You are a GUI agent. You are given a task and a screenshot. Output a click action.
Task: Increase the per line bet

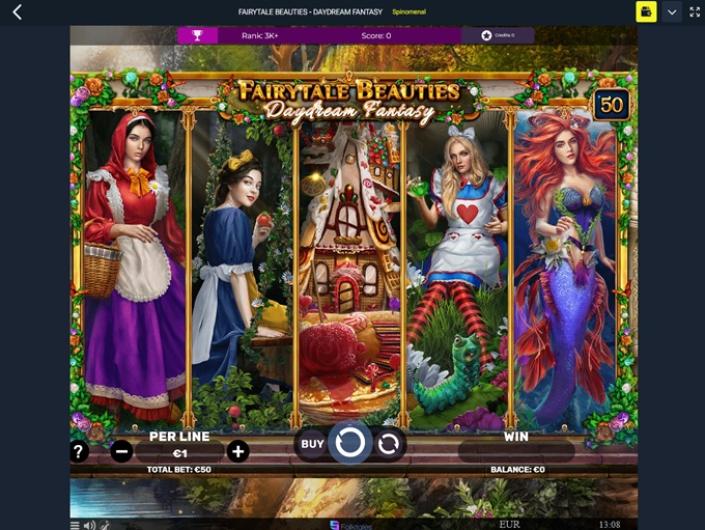point(238,452)
